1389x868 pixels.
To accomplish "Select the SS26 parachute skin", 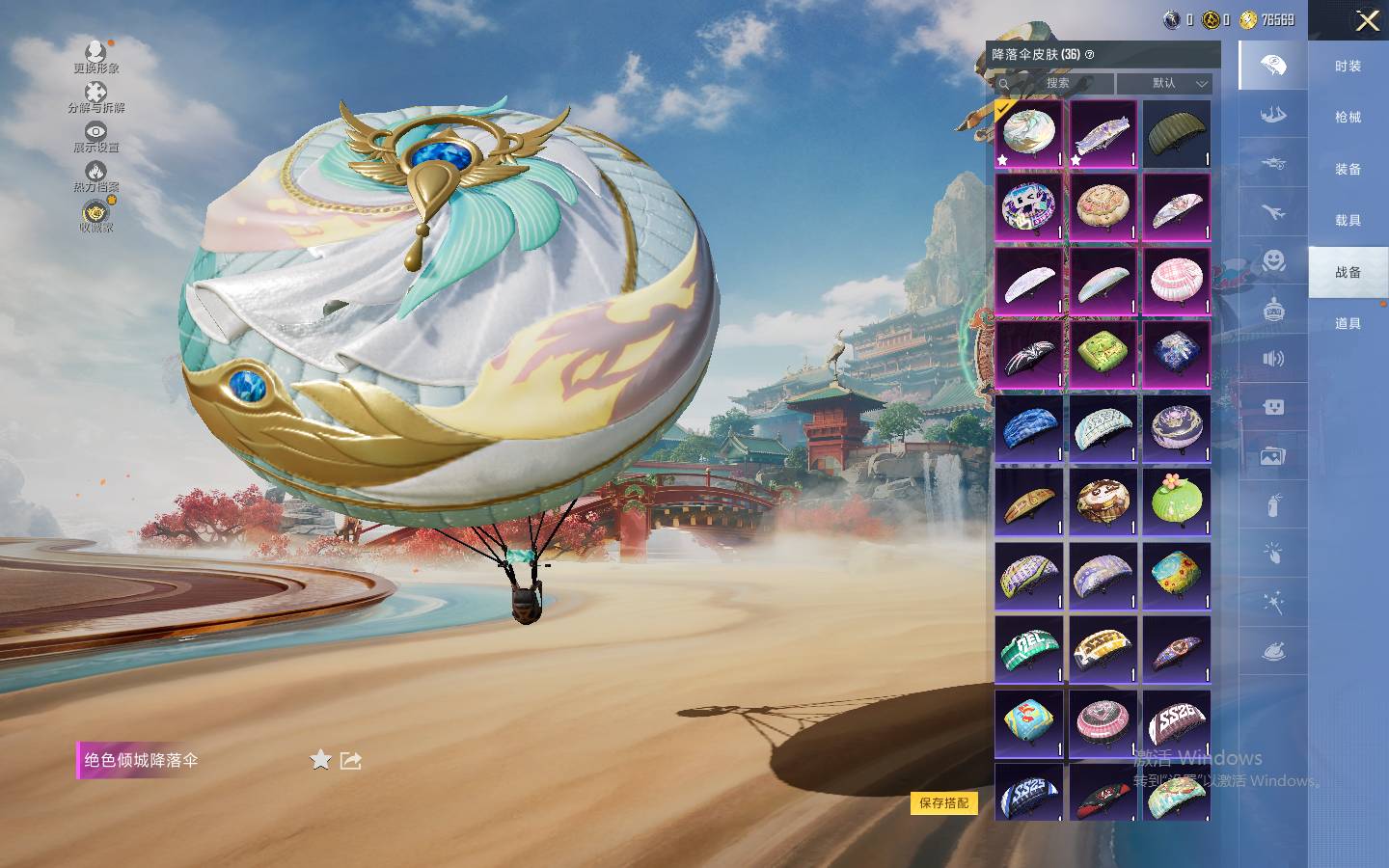I will pos(1176,722).
